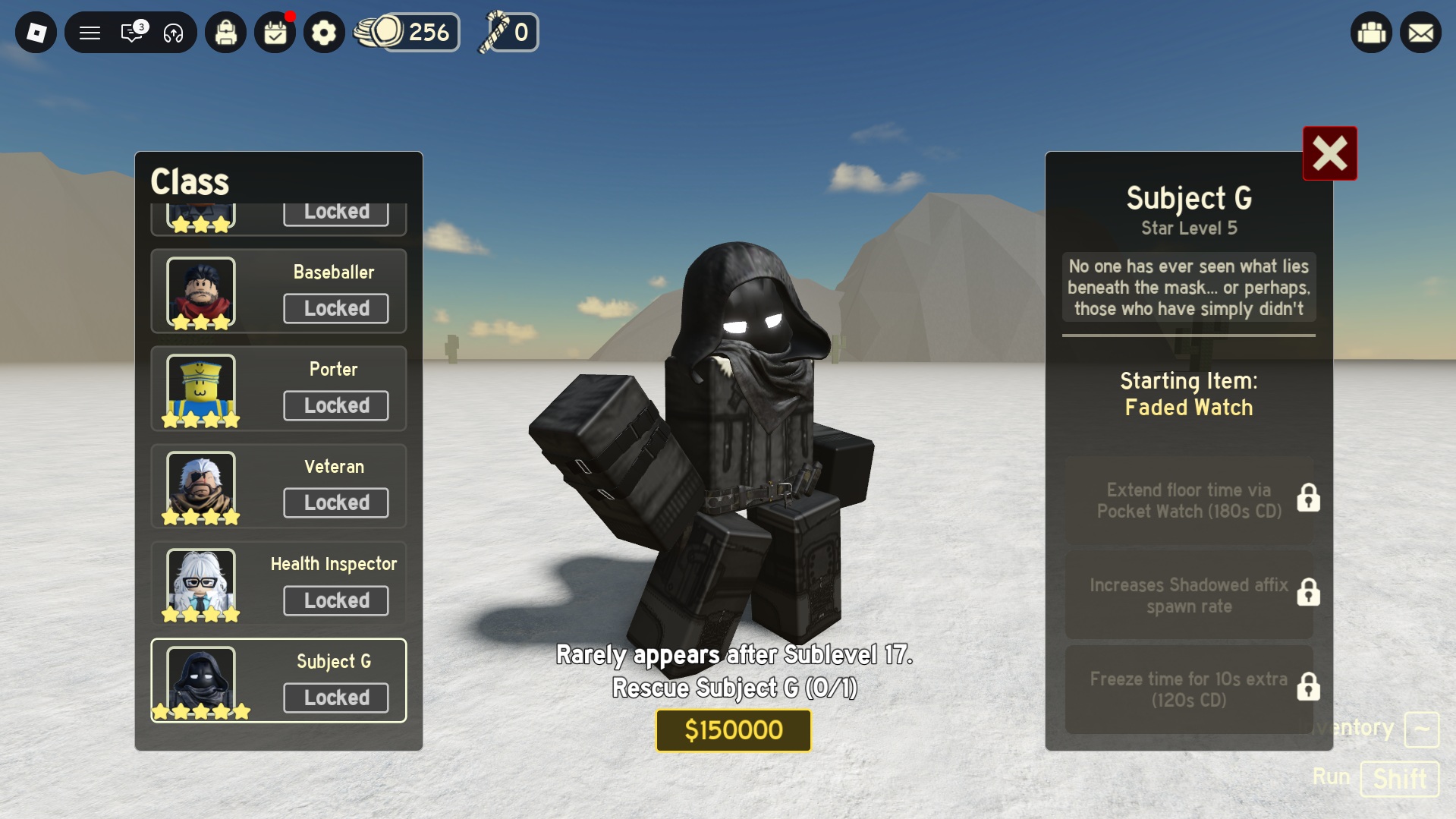Viewport: 1456px width, 819px height.
Task: Select the Subject G class
Action: 278,681
